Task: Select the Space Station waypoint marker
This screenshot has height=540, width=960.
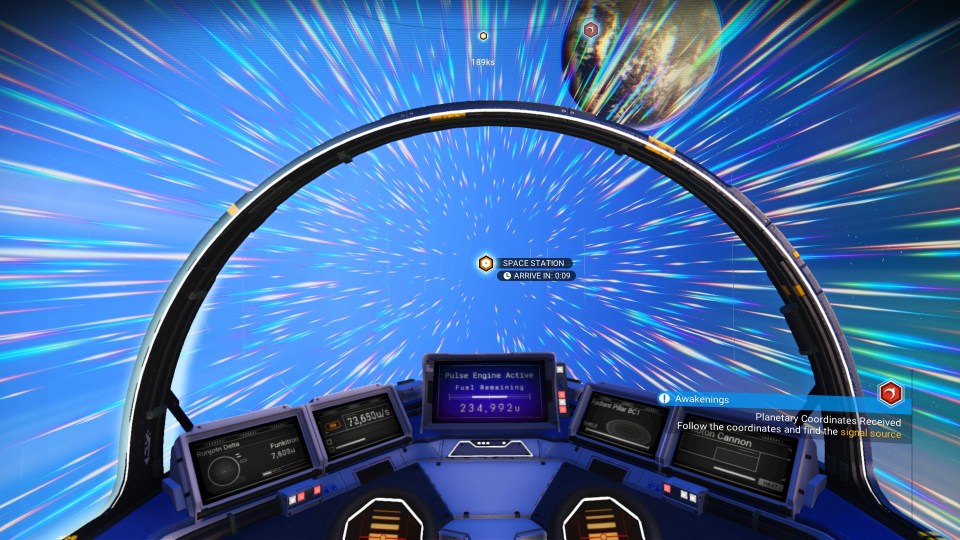Action: [x=486, y=263]
